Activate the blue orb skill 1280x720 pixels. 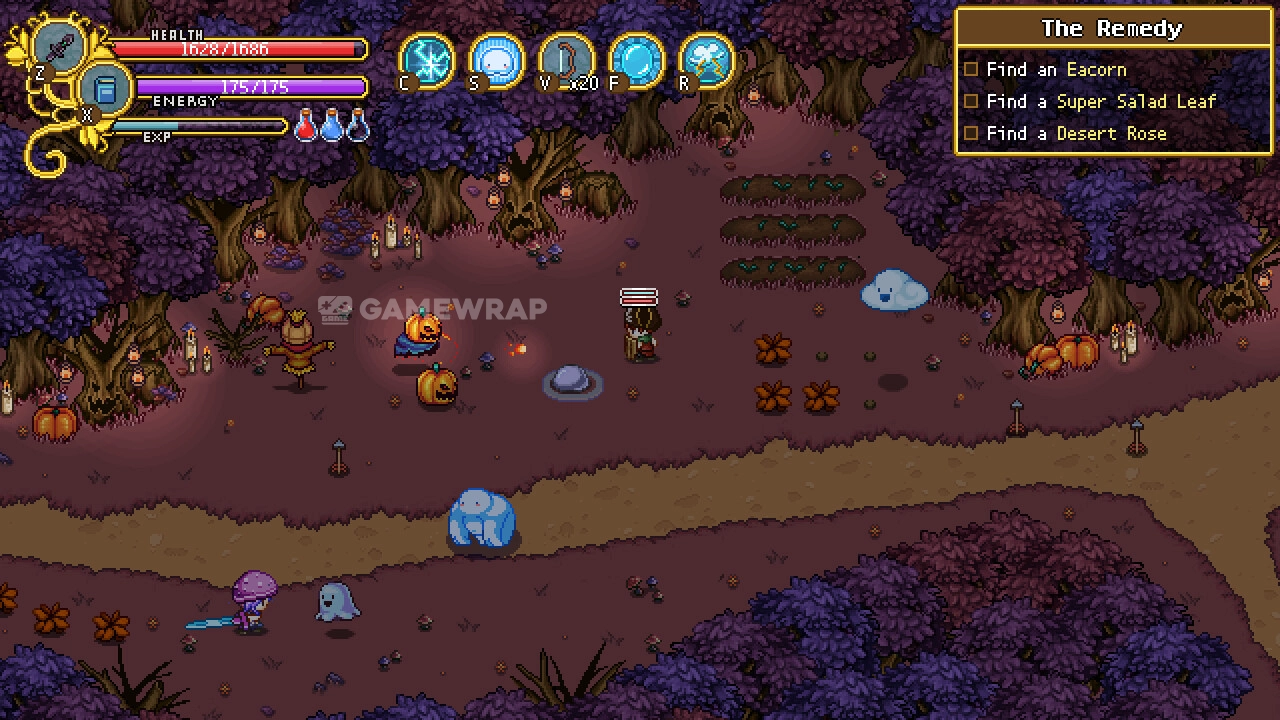click(636, 59)
